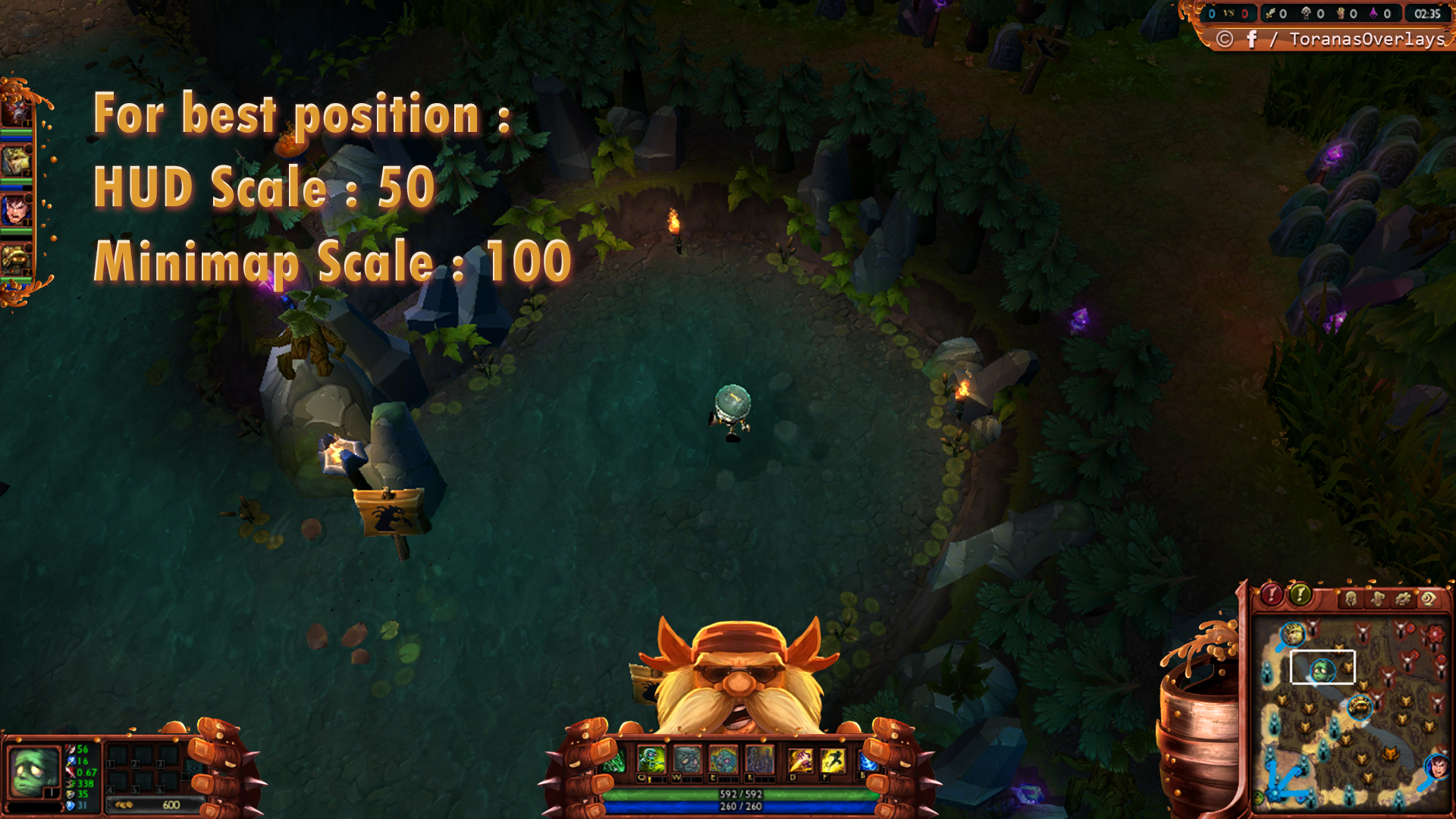Click the red exclamation ping button
The image size is (1456, 819).
coord(1272,595)
